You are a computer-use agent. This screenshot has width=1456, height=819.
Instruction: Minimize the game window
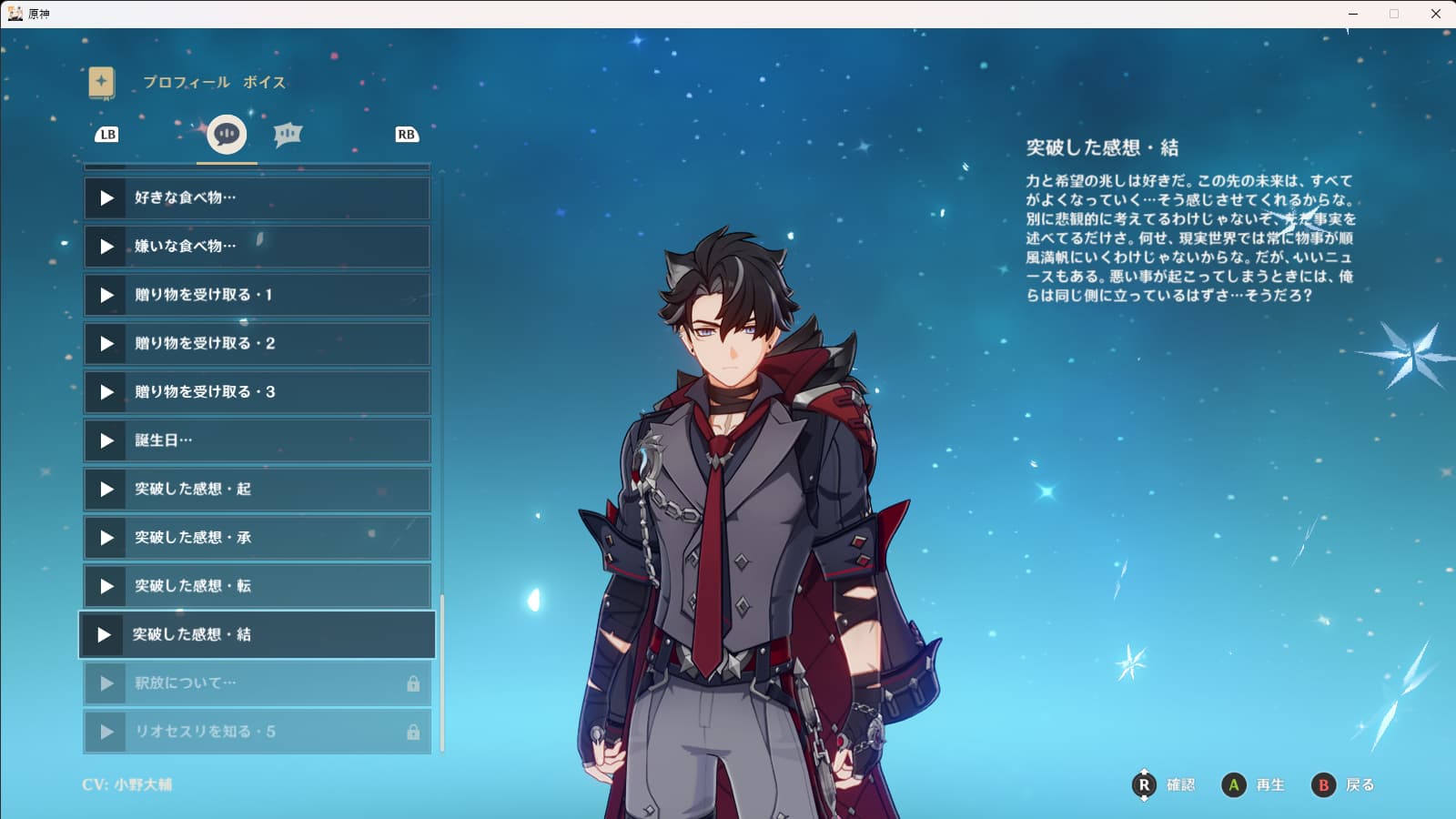(x=1353, y=14)
